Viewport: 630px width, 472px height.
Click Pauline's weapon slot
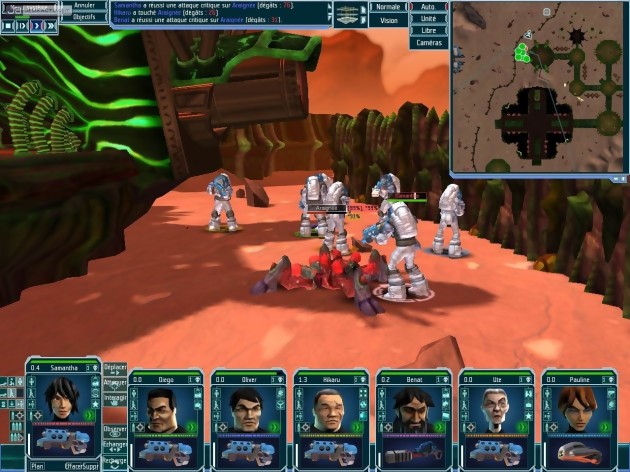pyautogui.click(x=576, y=451)
